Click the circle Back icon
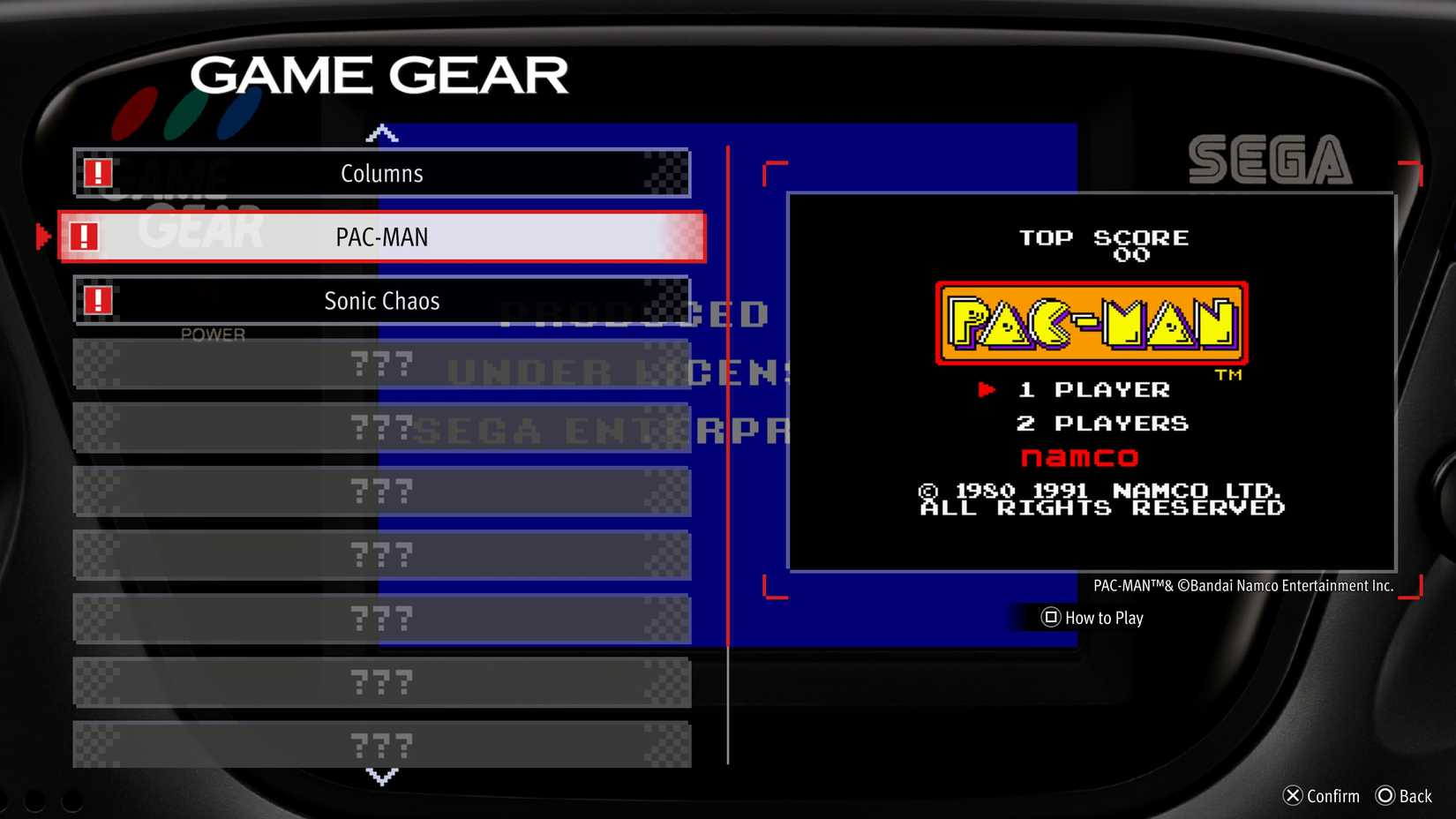This screenshot has width=1456, height=819. pyautogui.click(x=1385, y=795)
